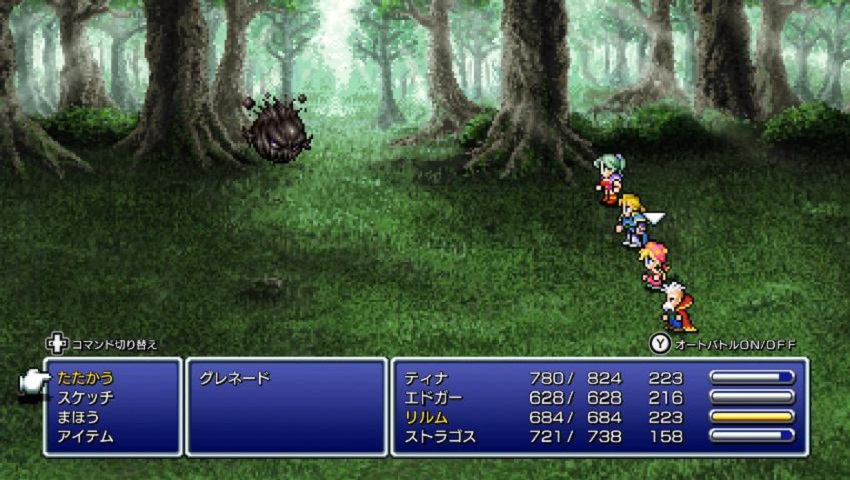
Task: Select party member エドガー's status row
Action: (433, 398)
